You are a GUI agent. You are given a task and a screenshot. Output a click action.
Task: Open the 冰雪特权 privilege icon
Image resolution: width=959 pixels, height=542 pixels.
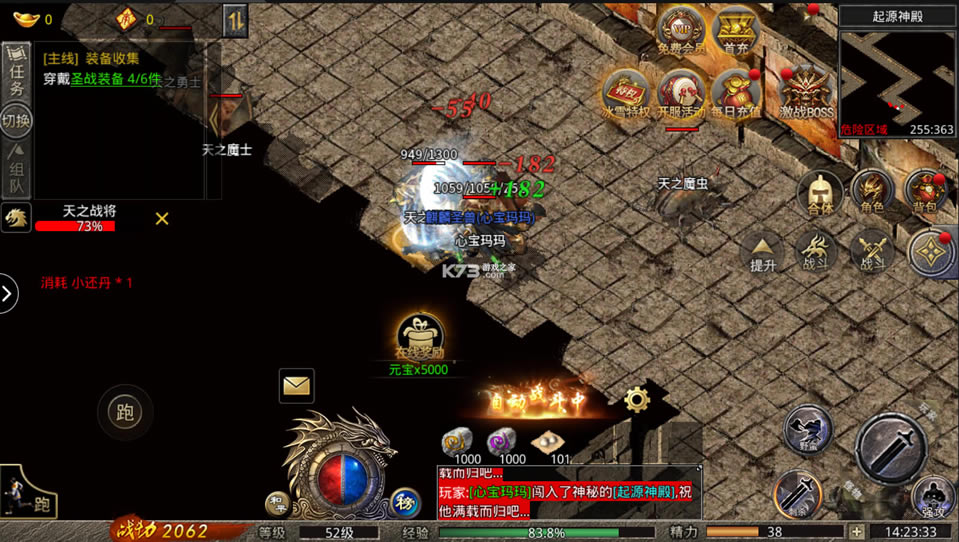click(627, 93)
